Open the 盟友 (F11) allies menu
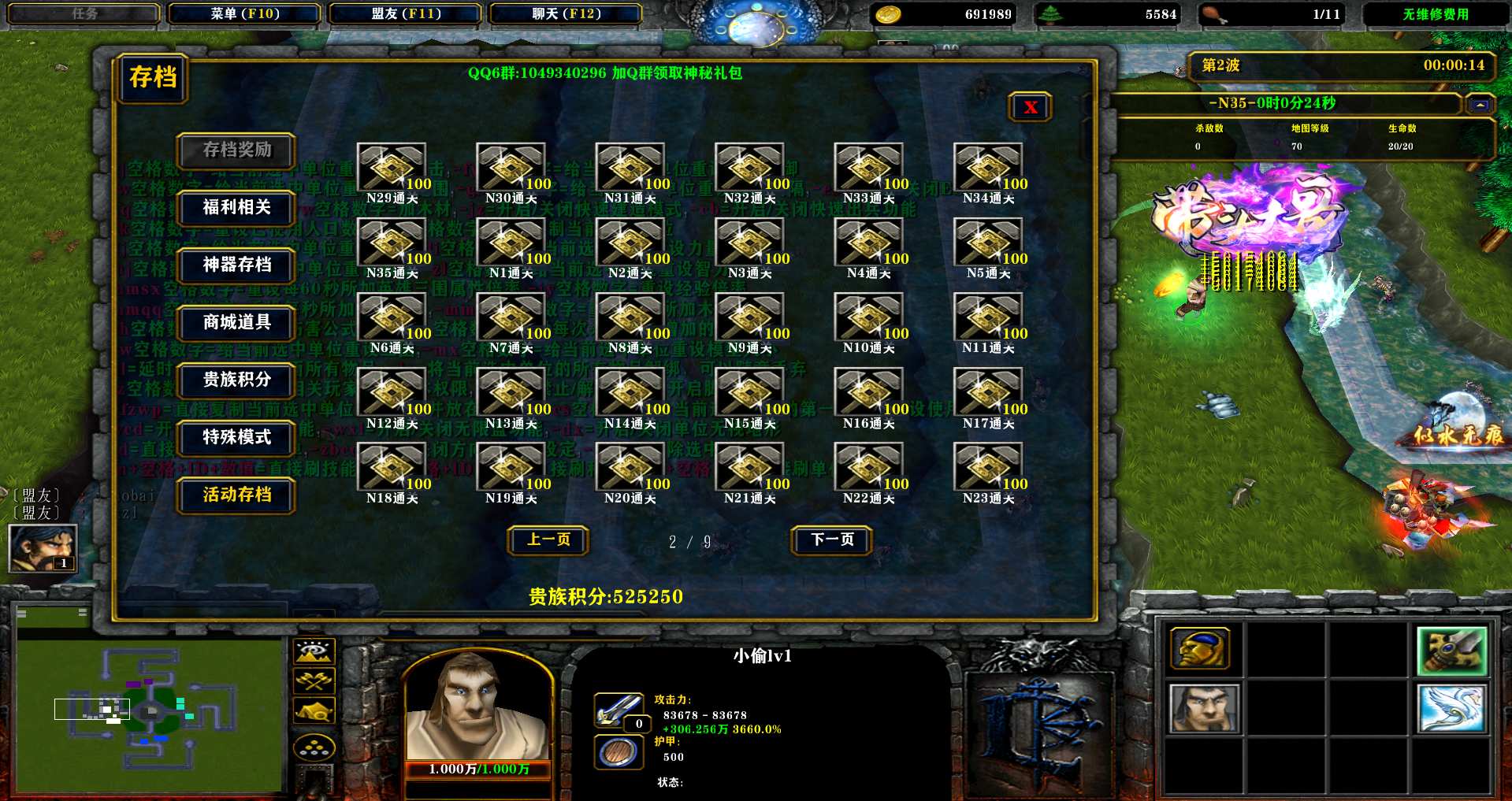This screenshot has height=801, width=1512. click(406, 13)
